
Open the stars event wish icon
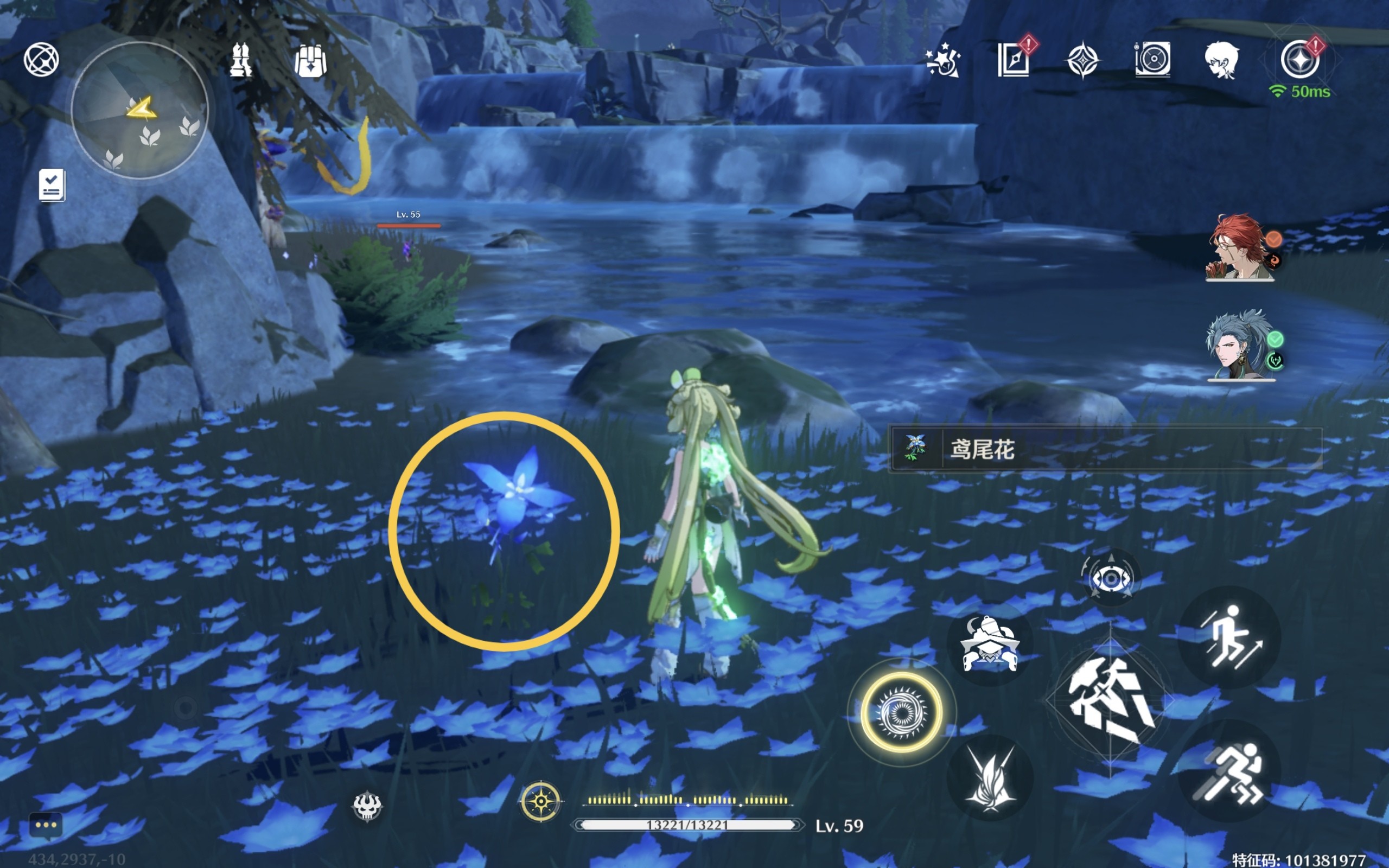pos(942,60)
